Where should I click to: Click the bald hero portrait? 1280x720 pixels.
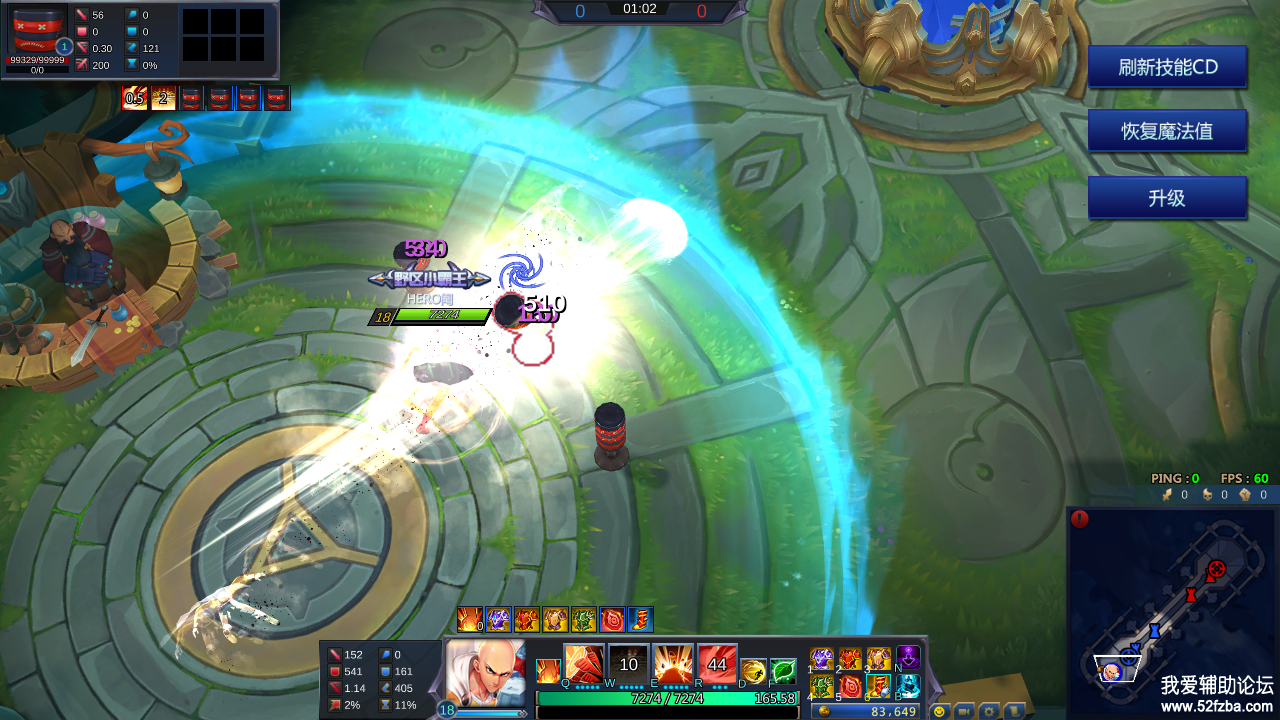[x=485, y=672]
